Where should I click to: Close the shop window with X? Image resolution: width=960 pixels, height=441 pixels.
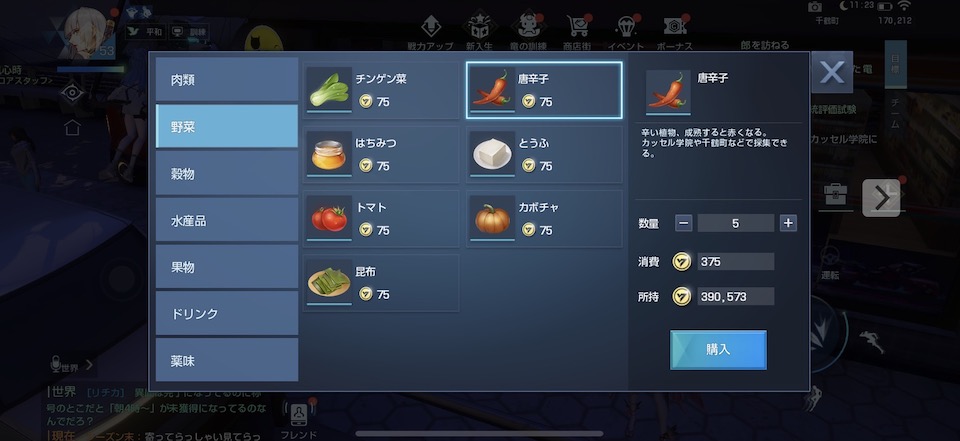[x=832, y=73]
